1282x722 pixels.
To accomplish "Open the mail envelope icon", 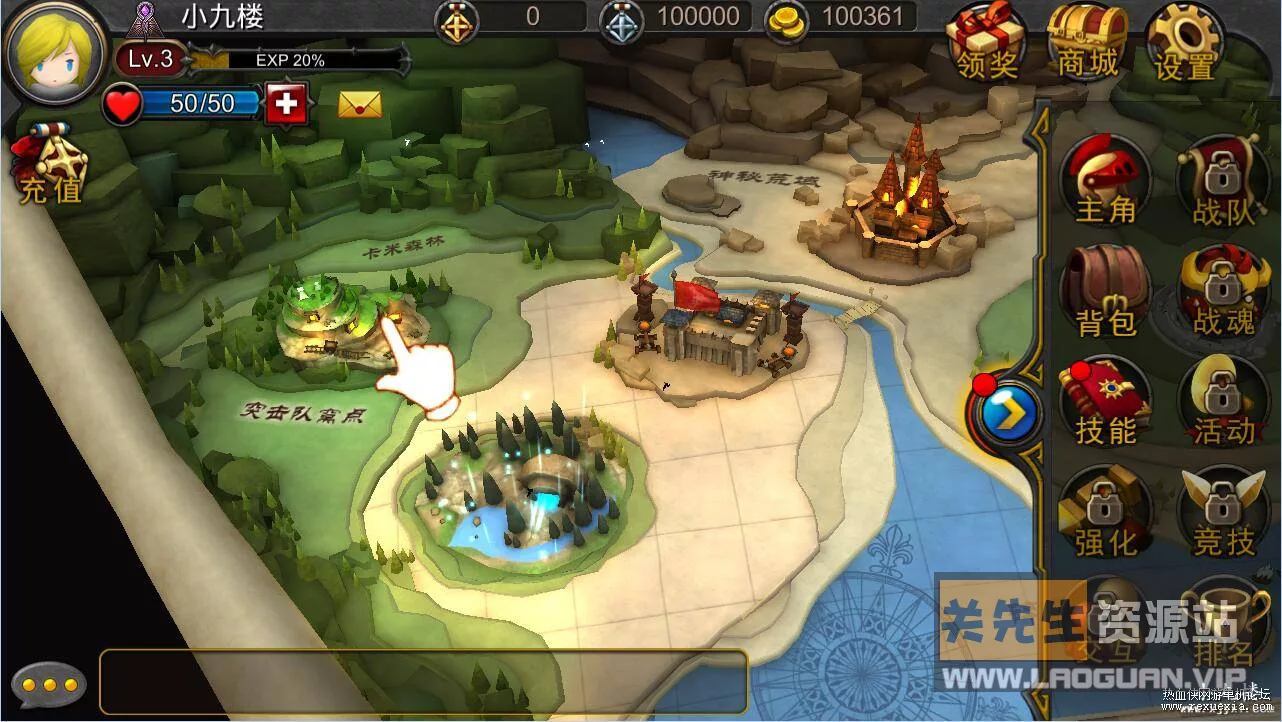I will click(x=360, y=103).
